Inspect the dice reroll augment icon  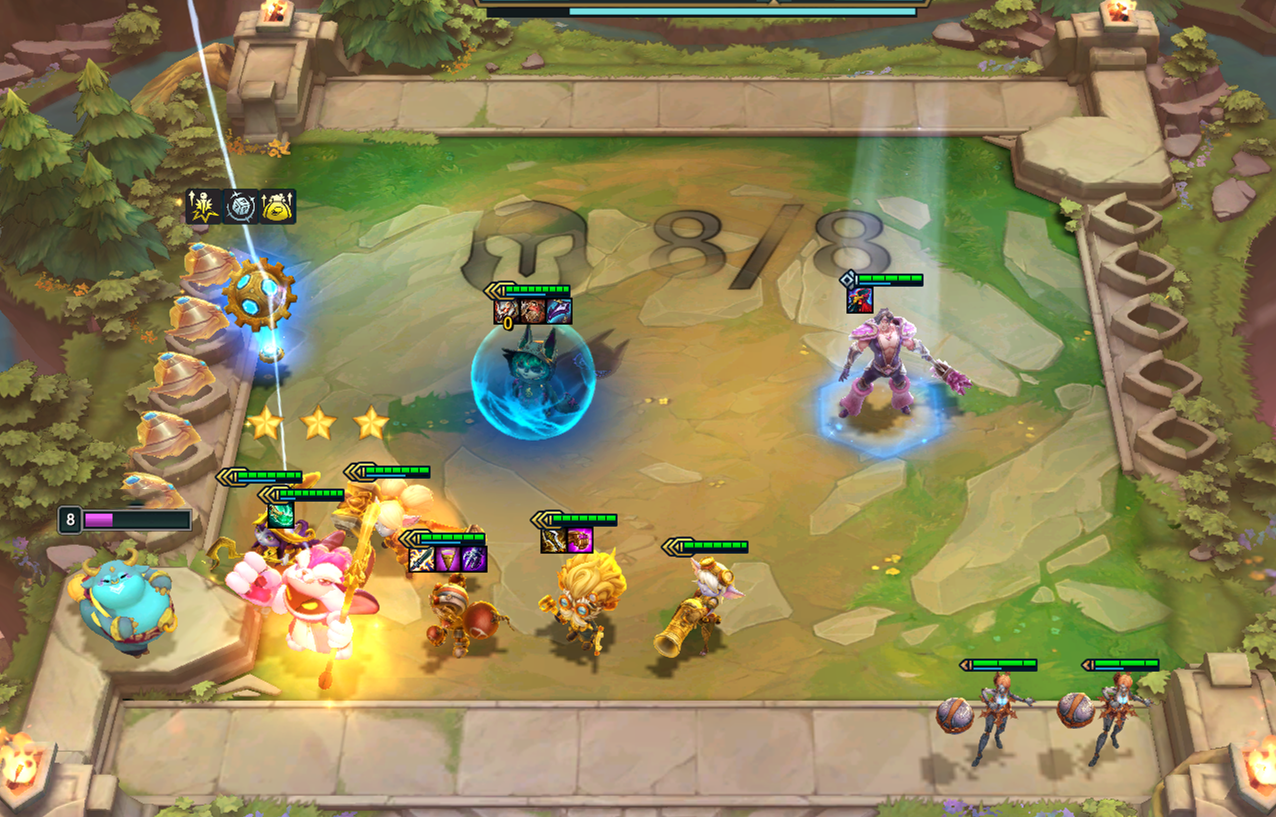(240, 206)
